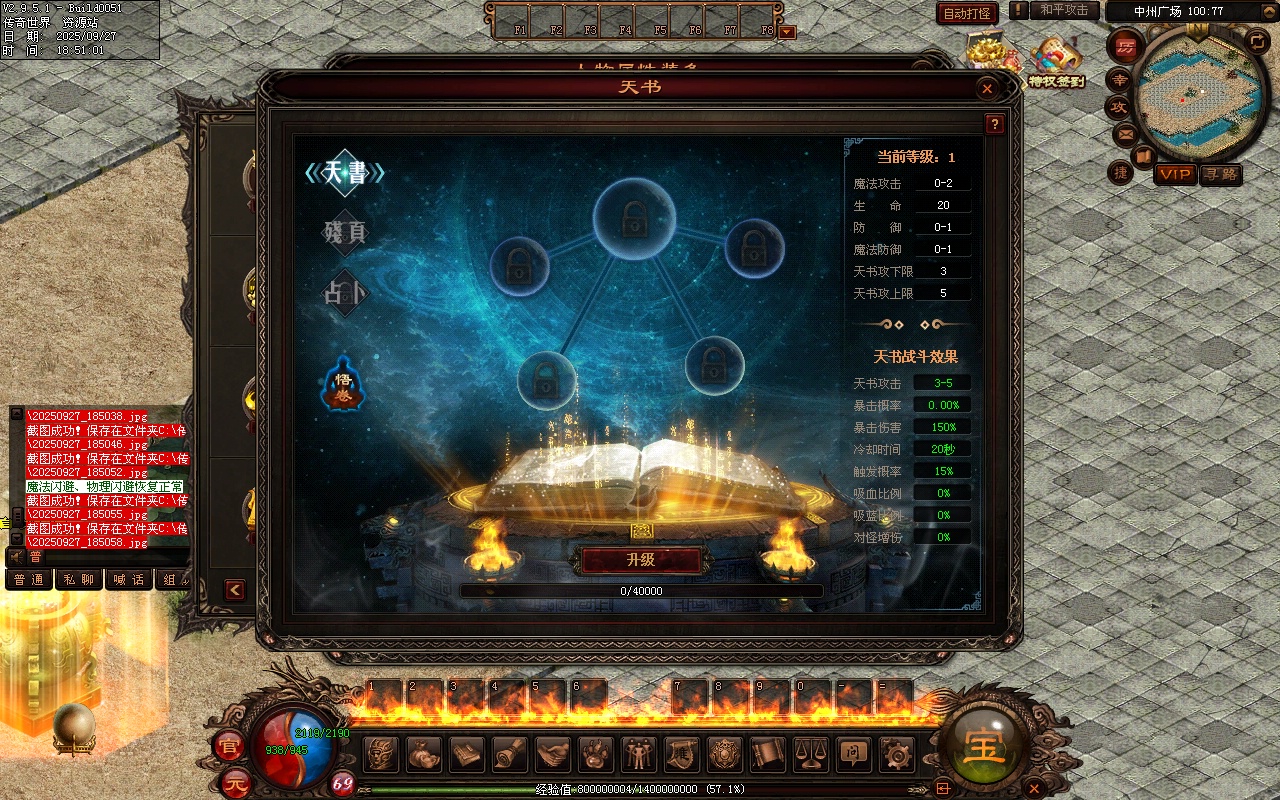Toggle 自动打怪 auto-fight
The height and width of the screenshot is (800, 1280).
click(967, 13)
